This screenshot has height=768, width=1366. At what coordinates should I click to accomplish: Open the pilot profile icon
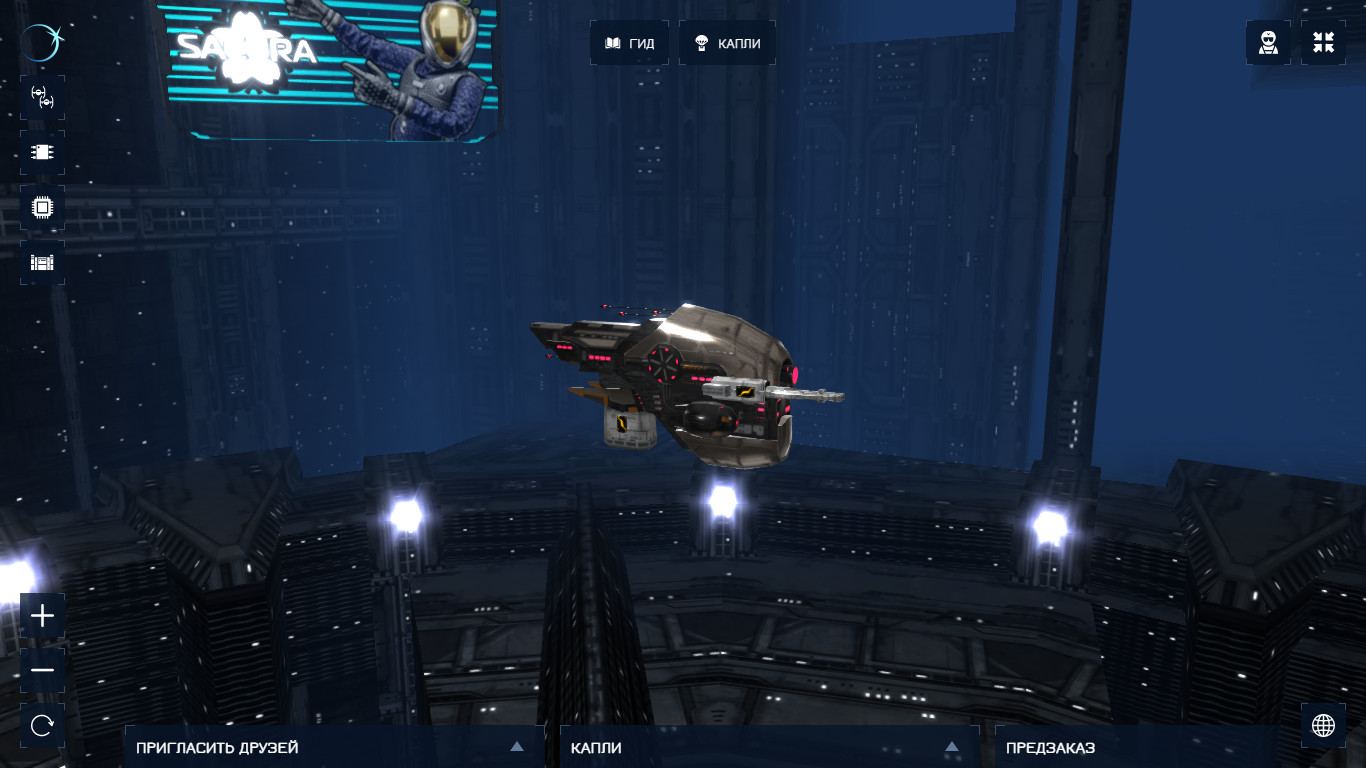(1268, 43)
